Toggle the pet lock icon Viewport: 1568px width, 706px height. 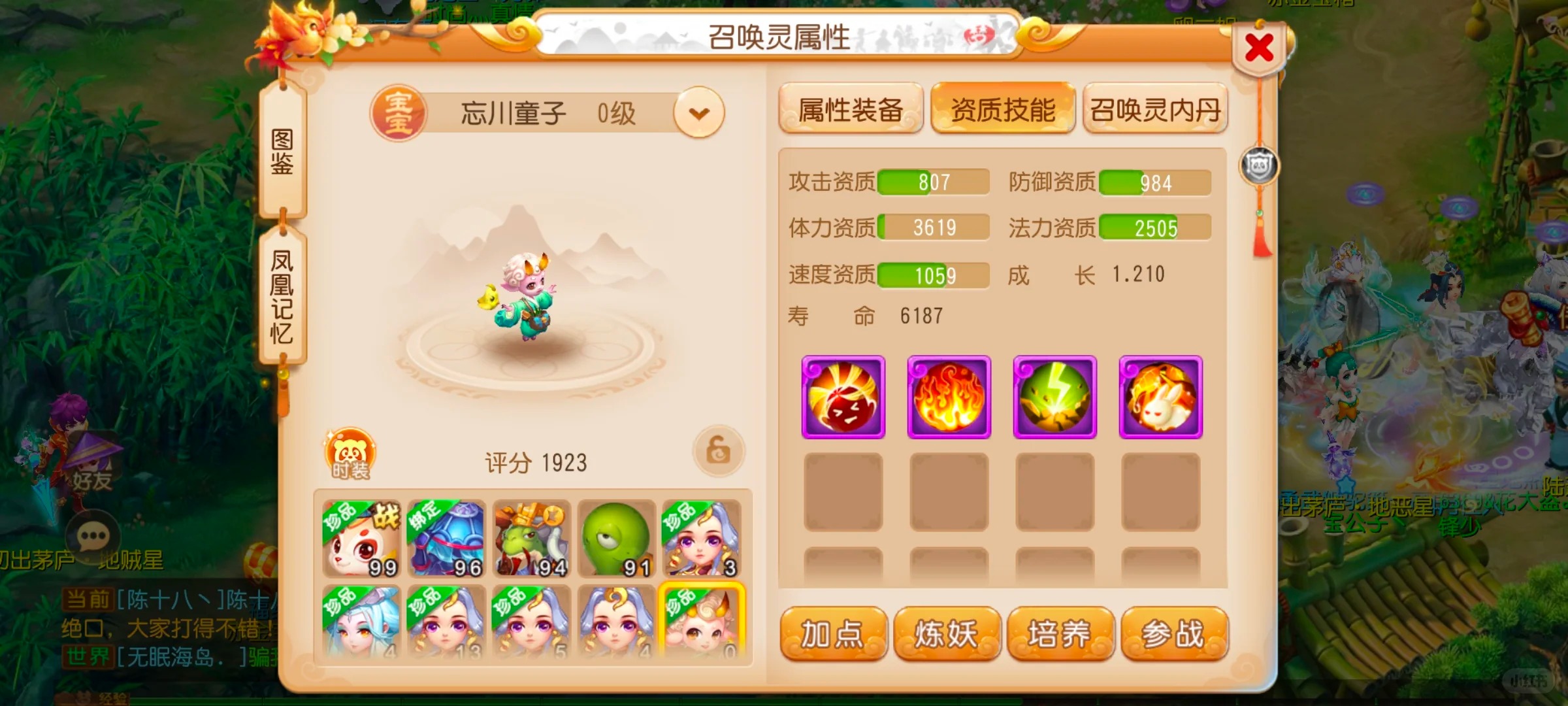[718, 450]
